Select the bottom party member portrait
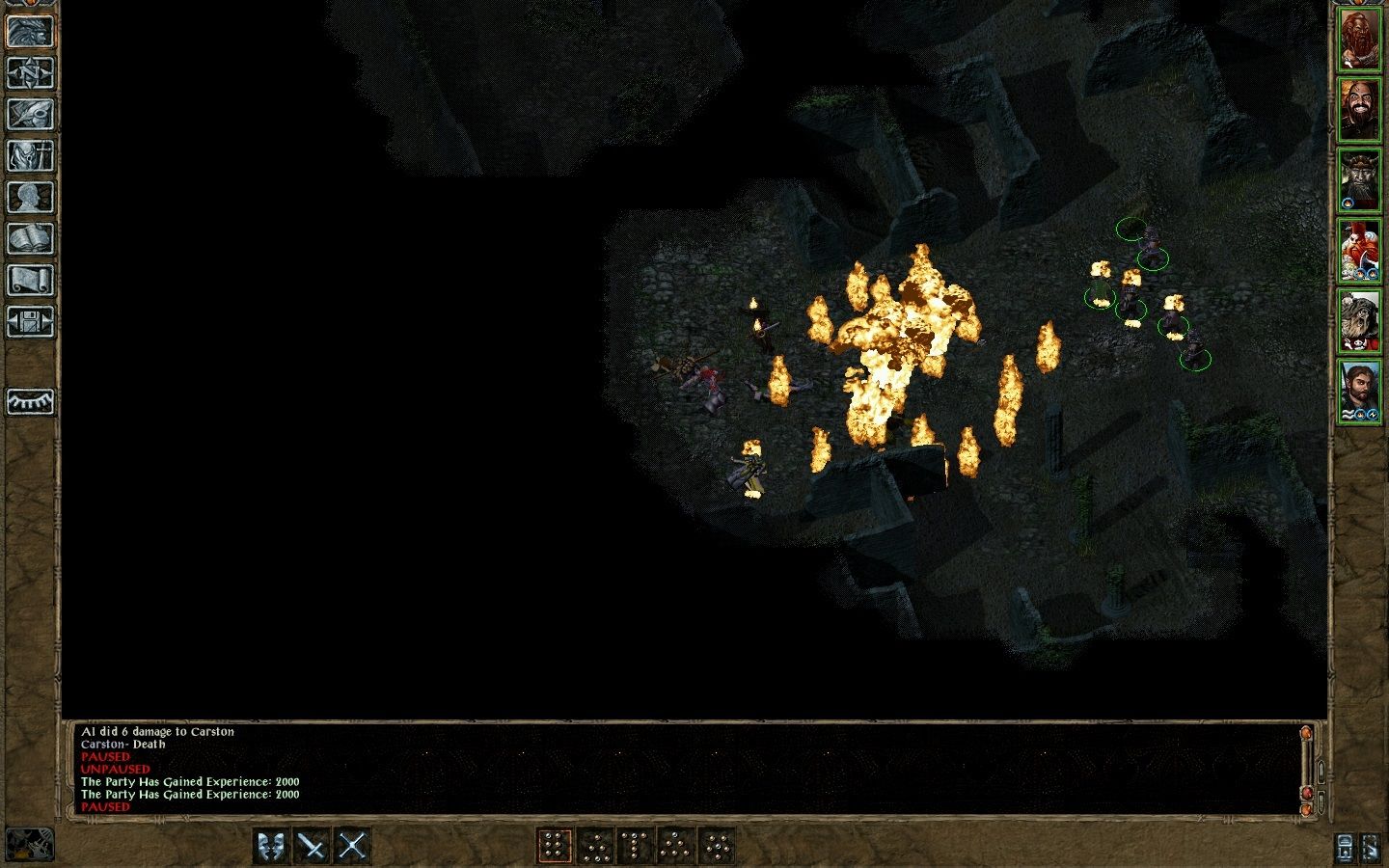 pos(1363,391)
